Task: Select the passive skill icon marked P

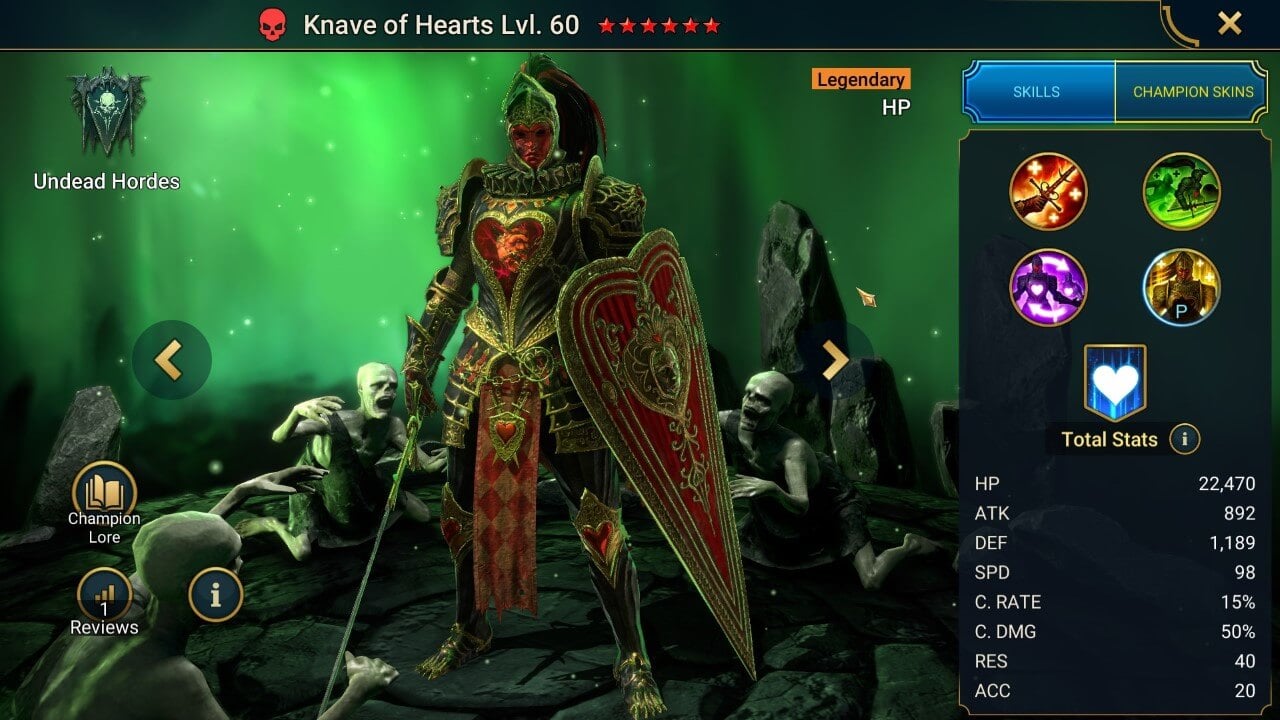Action: click(1181, 288)
